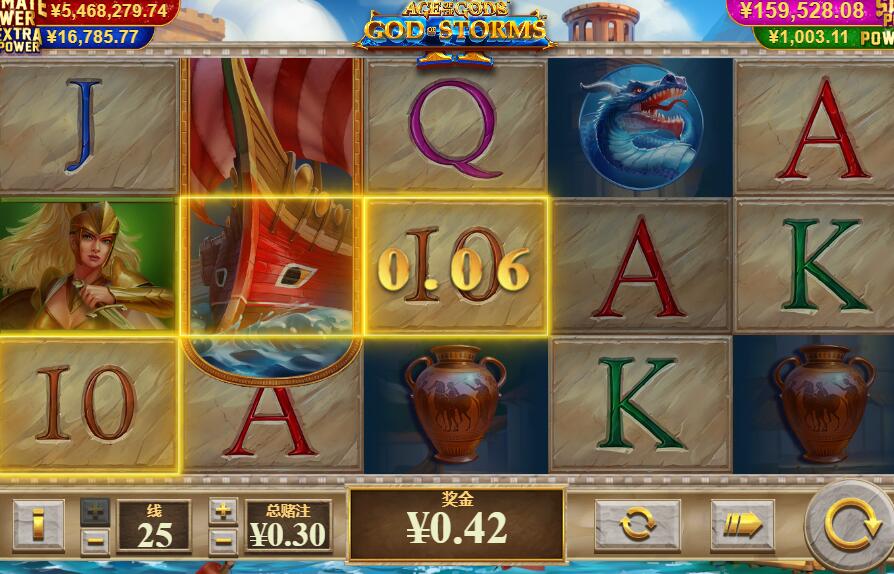
Task: Toggle turbo mode fast-forward arrows
Action: tap(741, 523)
